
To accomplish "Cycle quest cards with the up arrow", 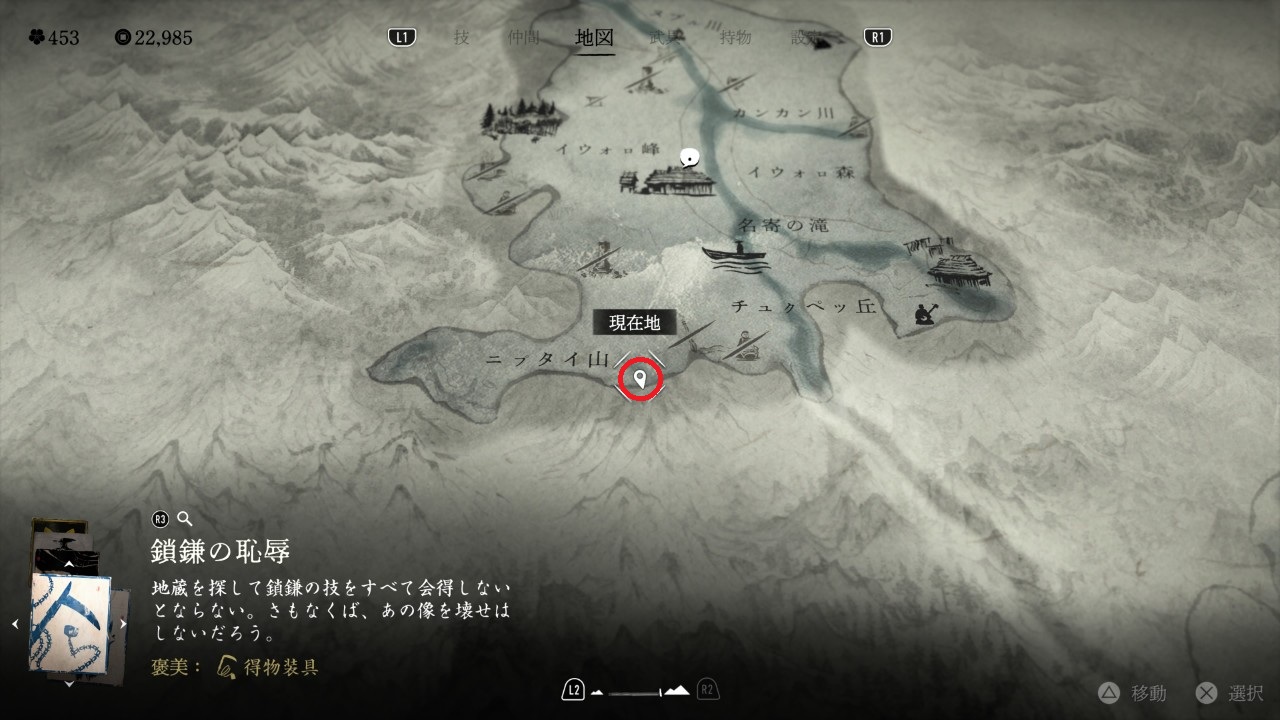I will point(69,565).
